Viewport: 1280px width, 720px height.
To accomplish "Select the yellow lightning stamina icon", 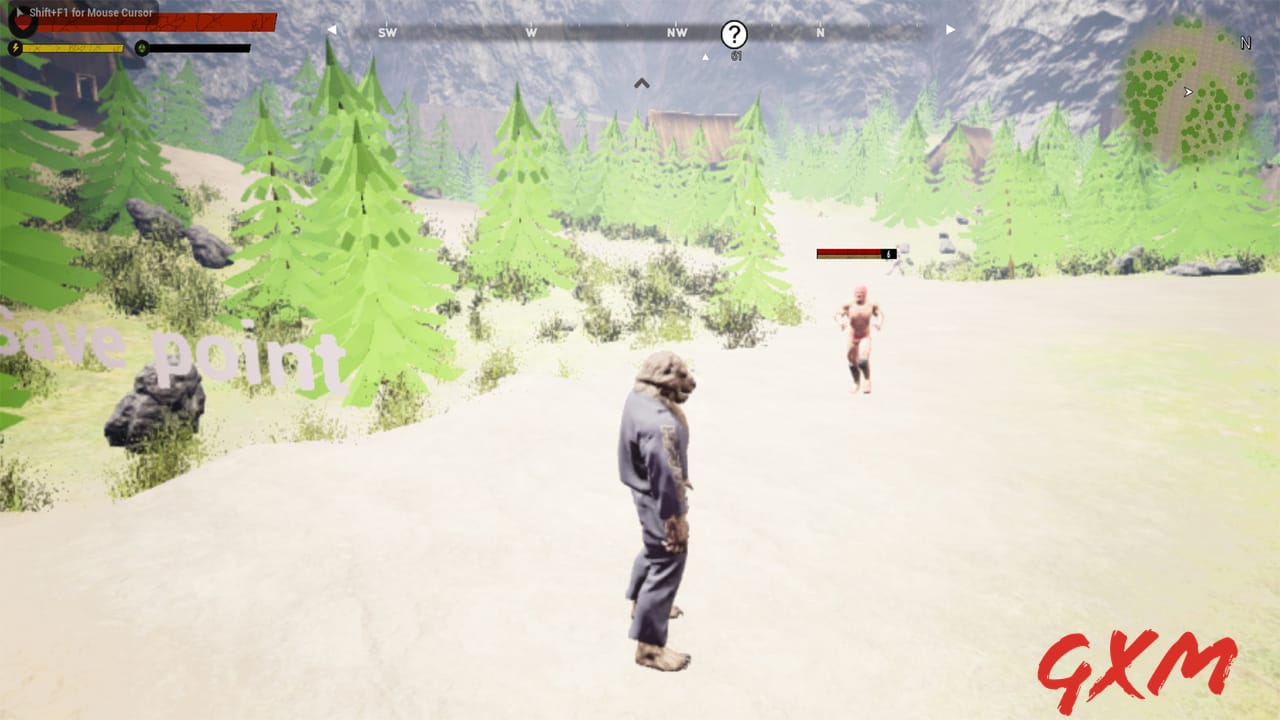I will pos(14,47).
